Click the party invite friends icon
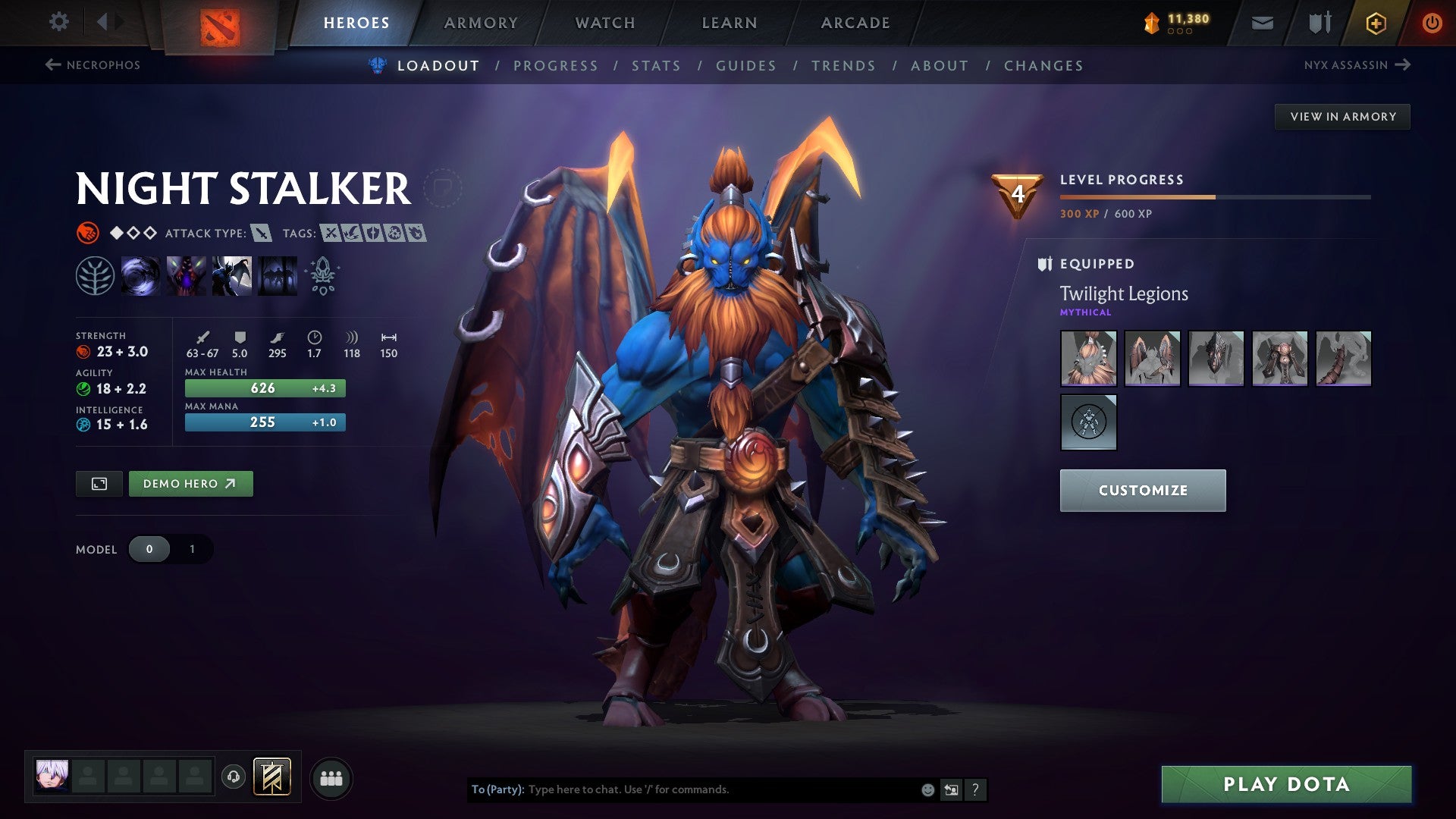 330,777
